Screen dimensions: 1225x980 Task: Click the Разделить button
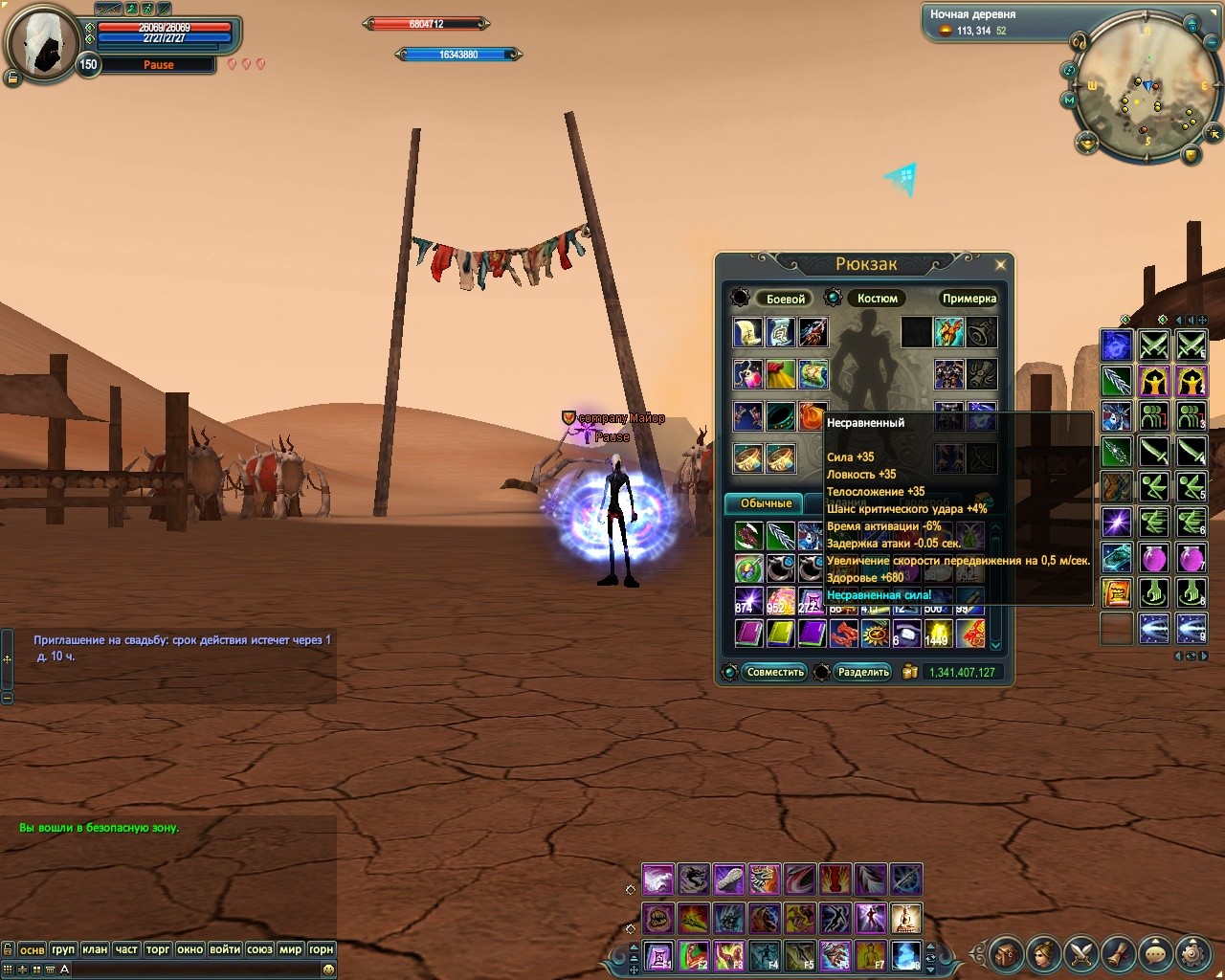click(x=863, y=672)
